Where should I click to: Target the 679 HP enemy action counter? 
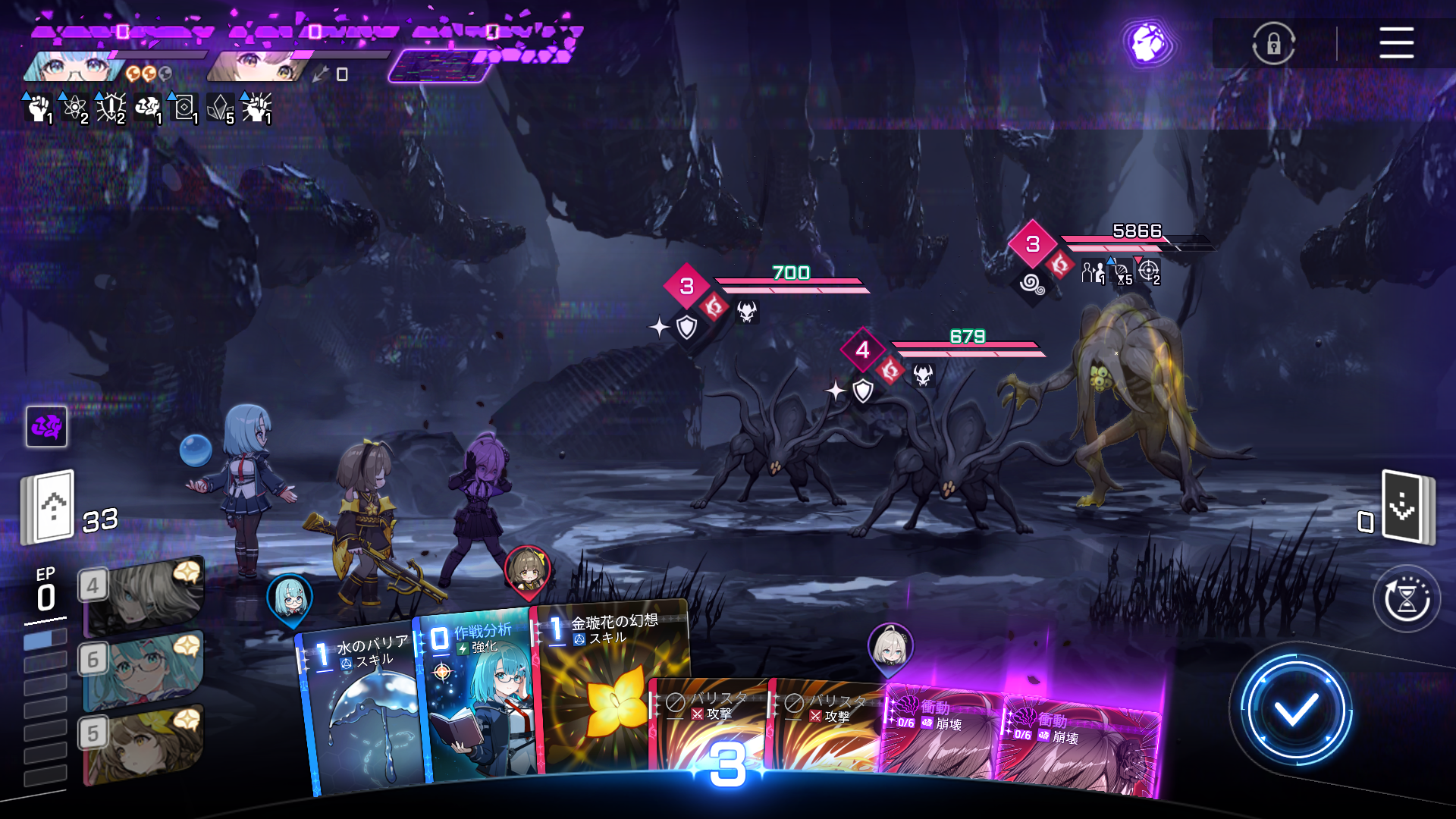coord(863,350)
